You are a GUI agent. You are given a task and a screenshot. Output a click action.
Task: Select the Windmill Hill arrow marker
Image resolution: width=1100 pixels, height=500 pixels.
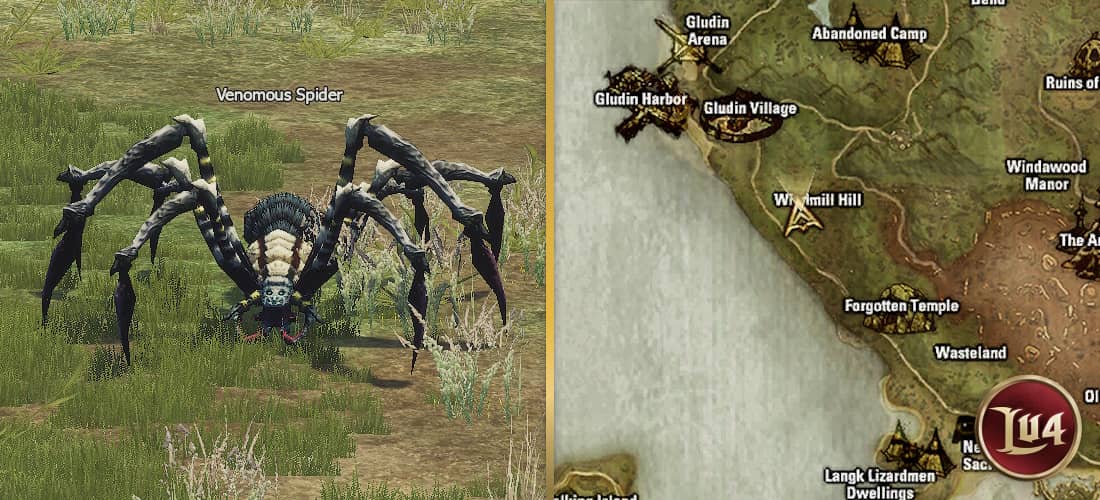[x=800, y=215]
